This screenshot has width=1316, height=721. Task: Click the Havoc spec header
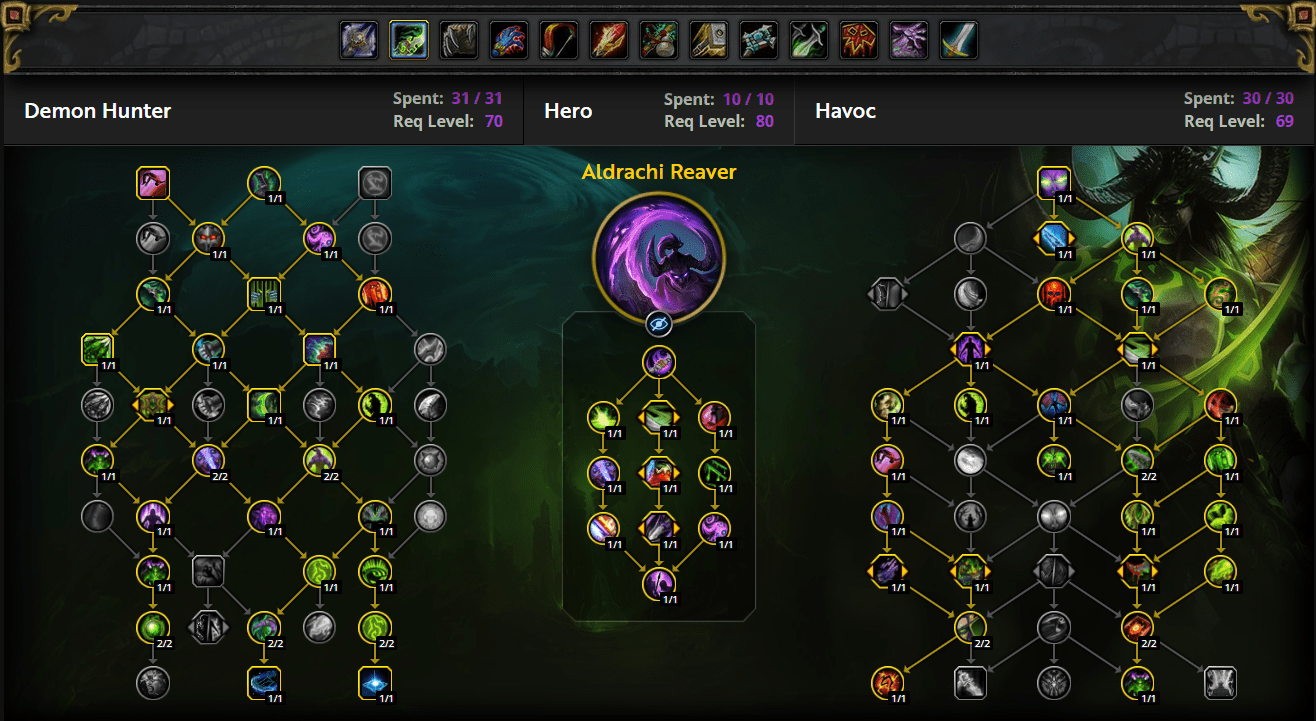(845, 111)
